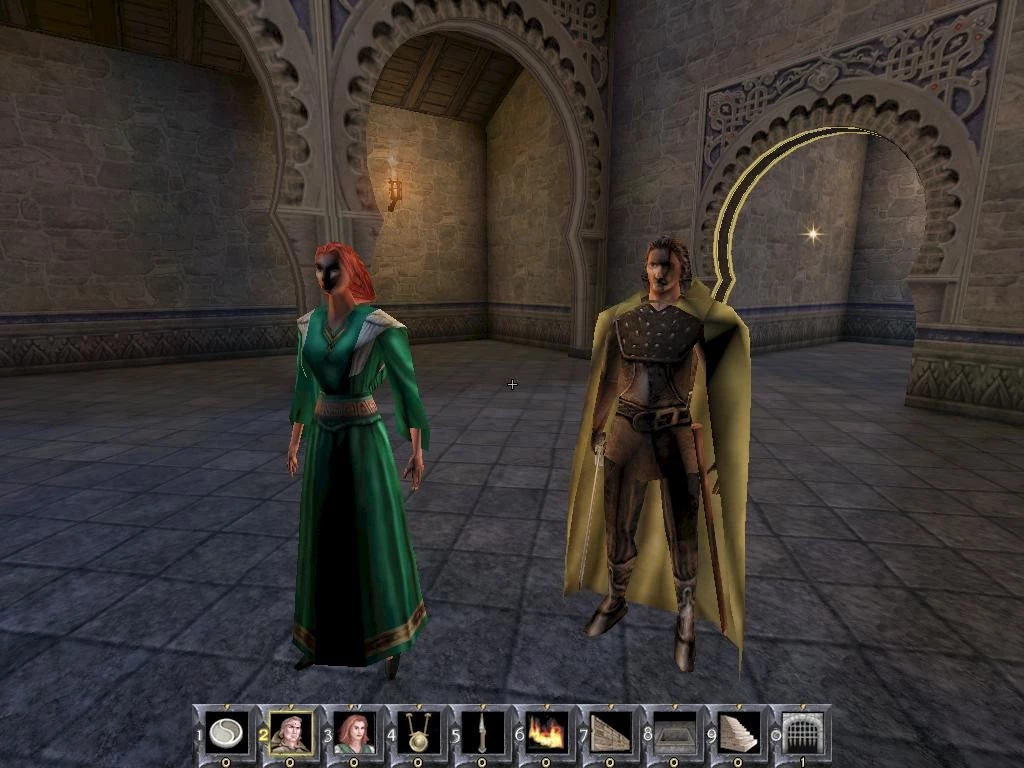This screenshot has height=768, width=1024.
Task: Pick the gold medallion amulet slot
Action: [x=418, y=731]
